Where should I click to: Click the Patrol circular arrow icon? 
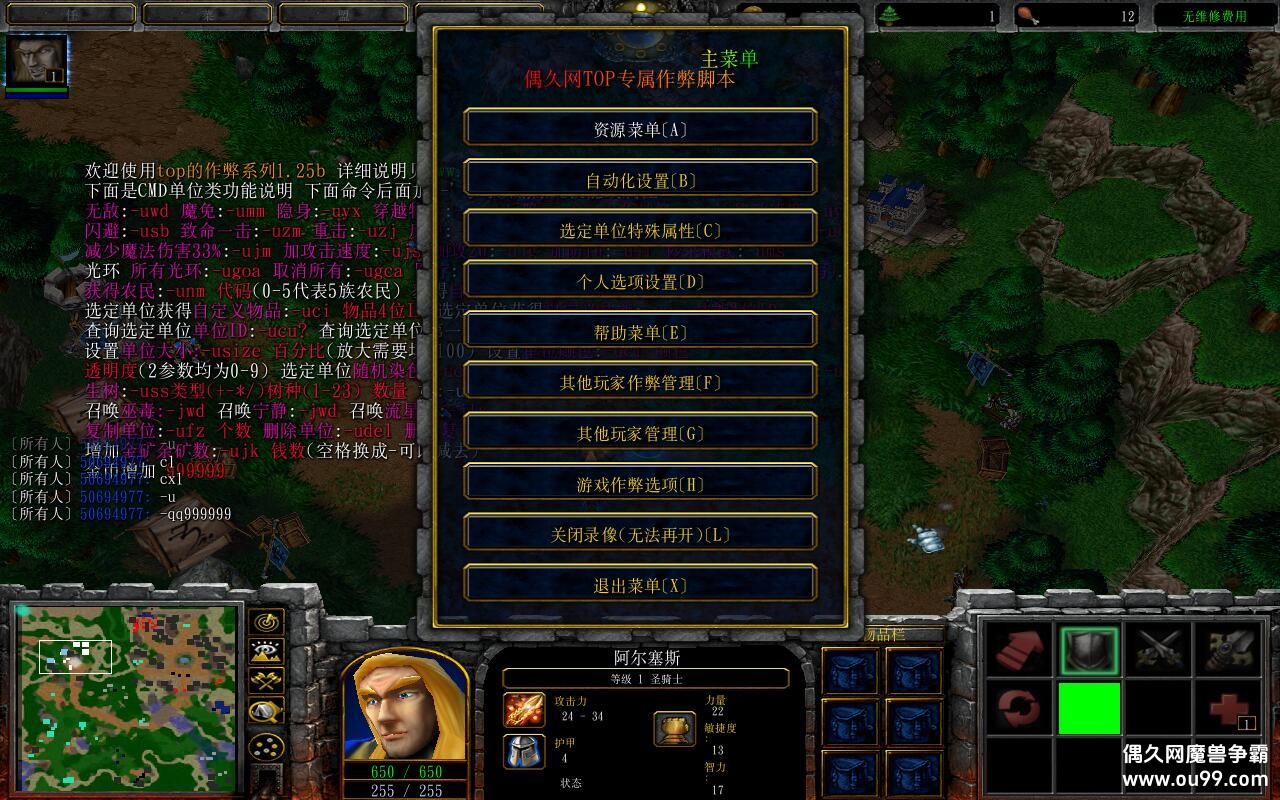1018,709
